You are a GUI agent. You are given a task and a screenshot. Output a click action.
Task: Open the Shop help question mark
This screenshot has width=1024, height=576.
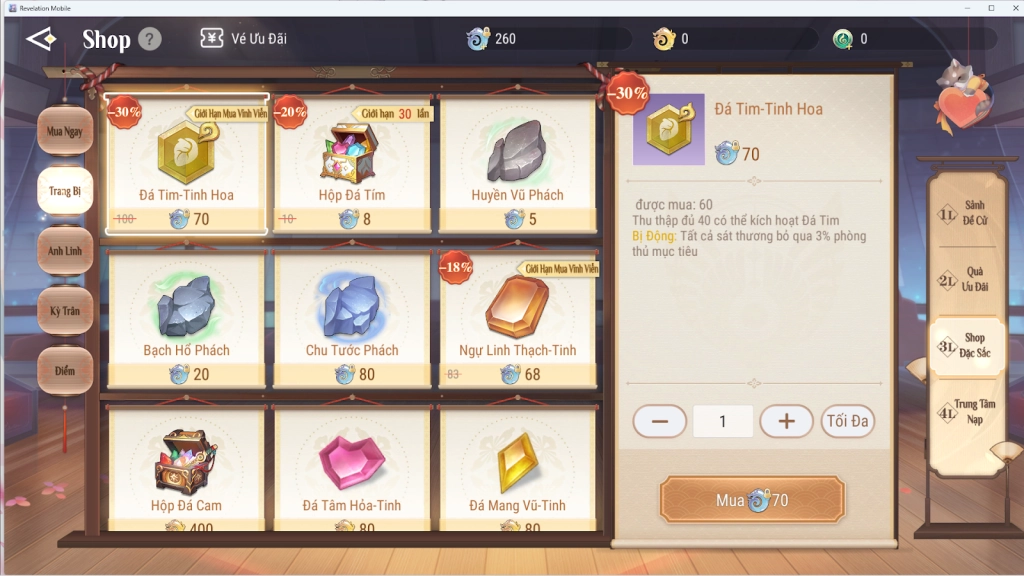coord(149,39)
